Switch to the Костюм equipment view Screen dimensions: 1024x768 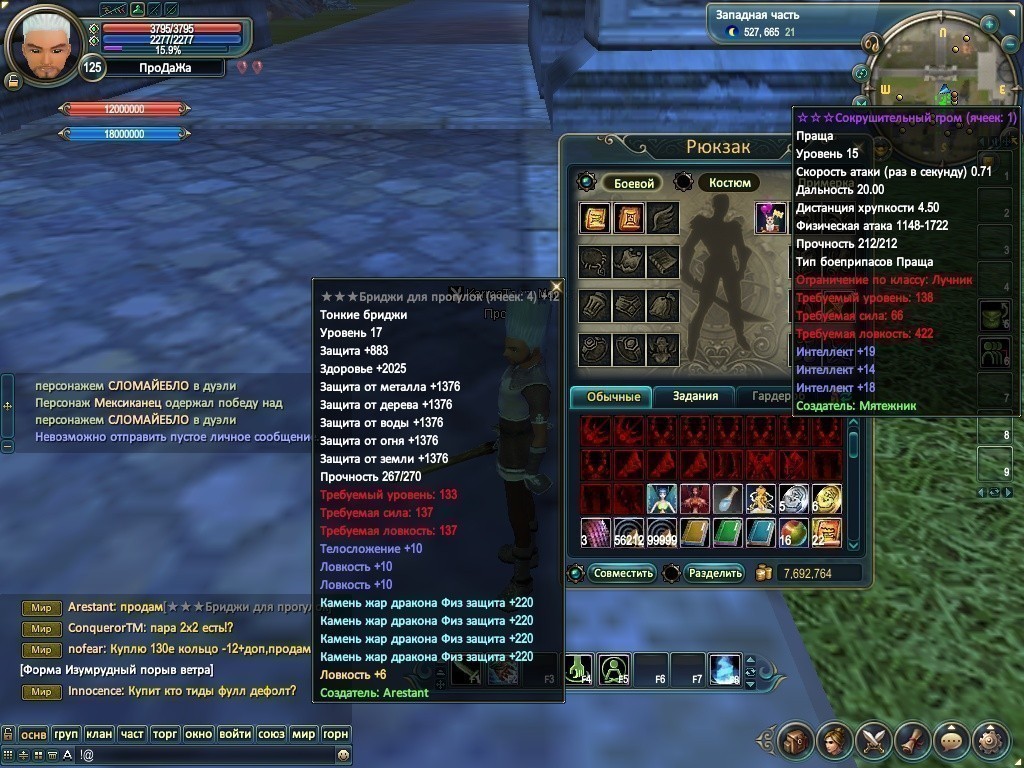point(729,183)
